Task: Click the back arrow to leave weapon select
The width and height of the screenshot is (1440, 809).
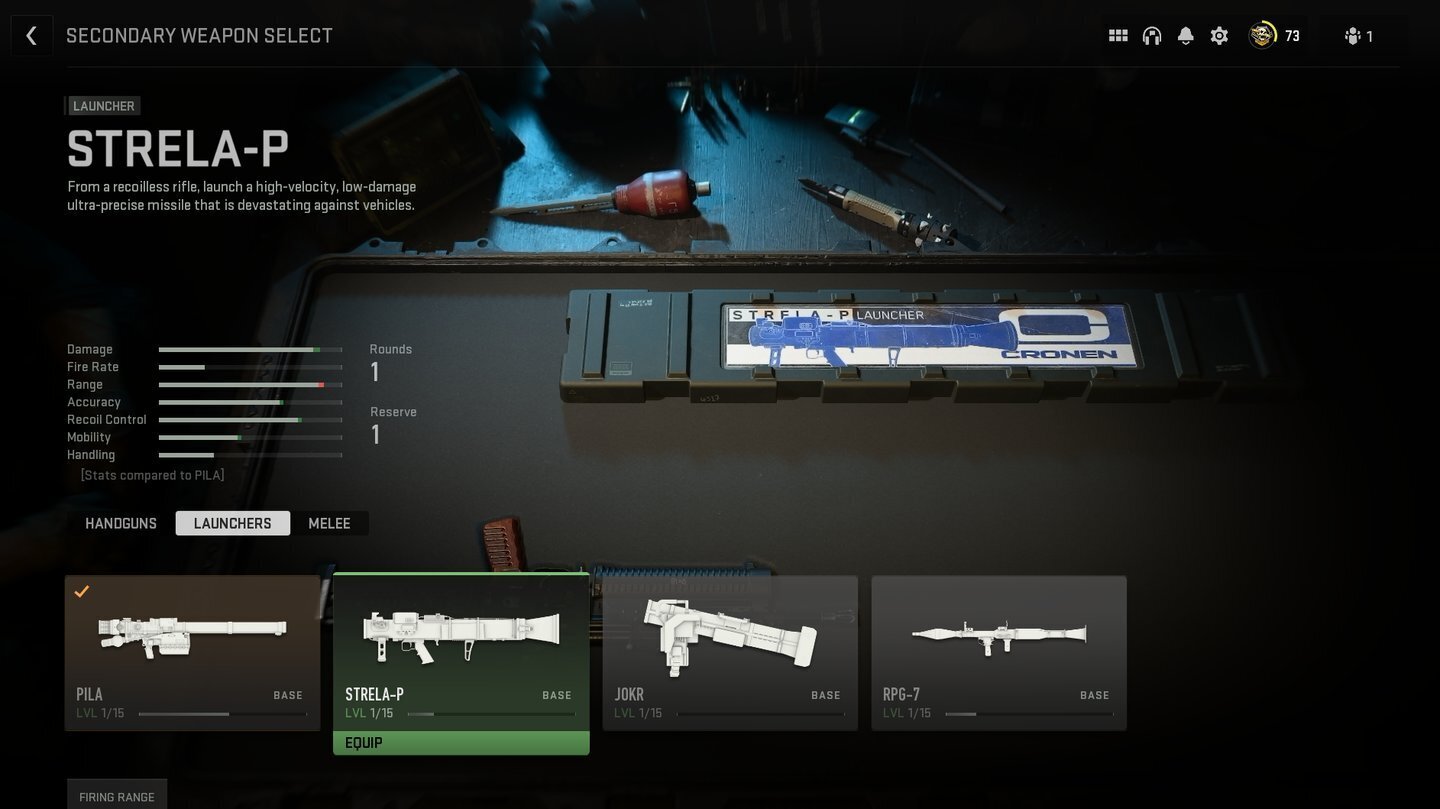Action: coord(32,35)
